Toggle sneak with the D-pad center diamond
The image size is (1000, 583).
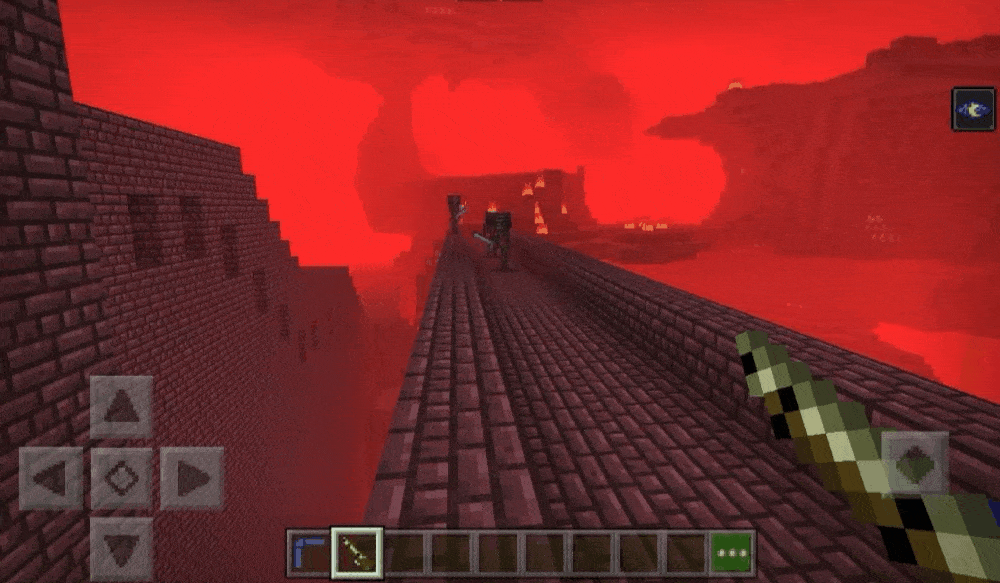[x=121, y=478]
